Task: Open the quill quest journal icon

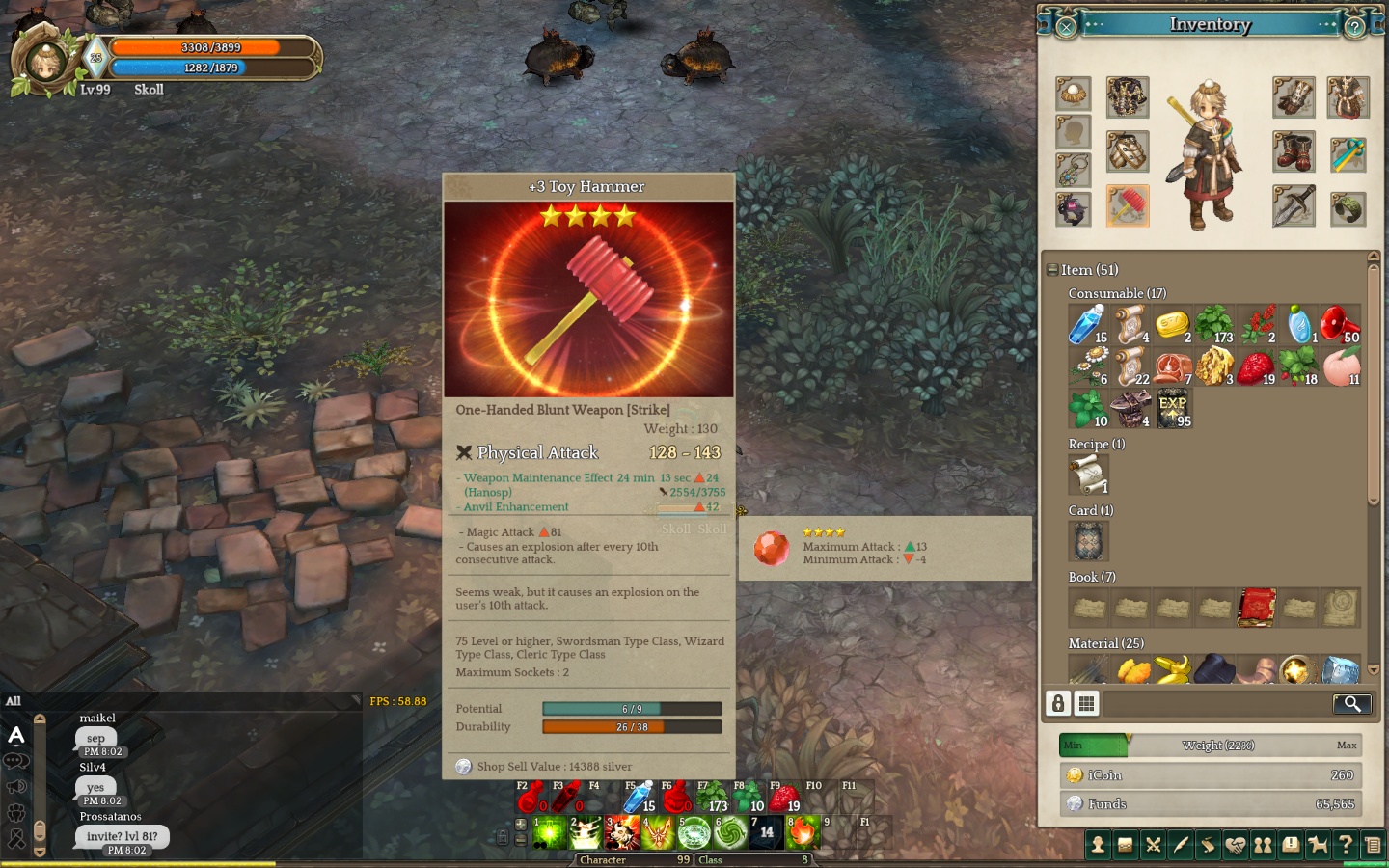Action: (x=1181, y=845)
